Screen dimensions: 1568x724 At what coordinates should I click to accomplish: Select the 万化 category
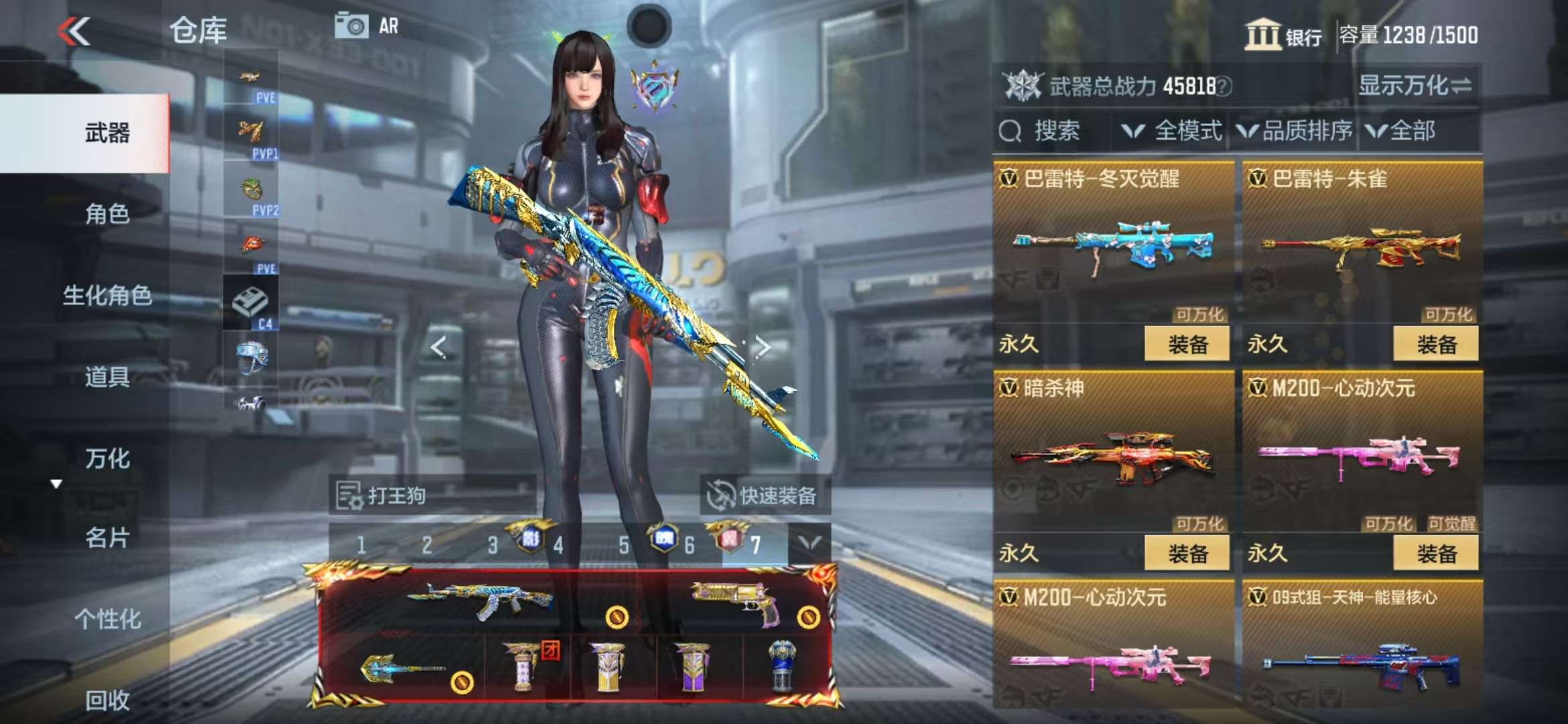pyautogui.click(x=107, y=459)
